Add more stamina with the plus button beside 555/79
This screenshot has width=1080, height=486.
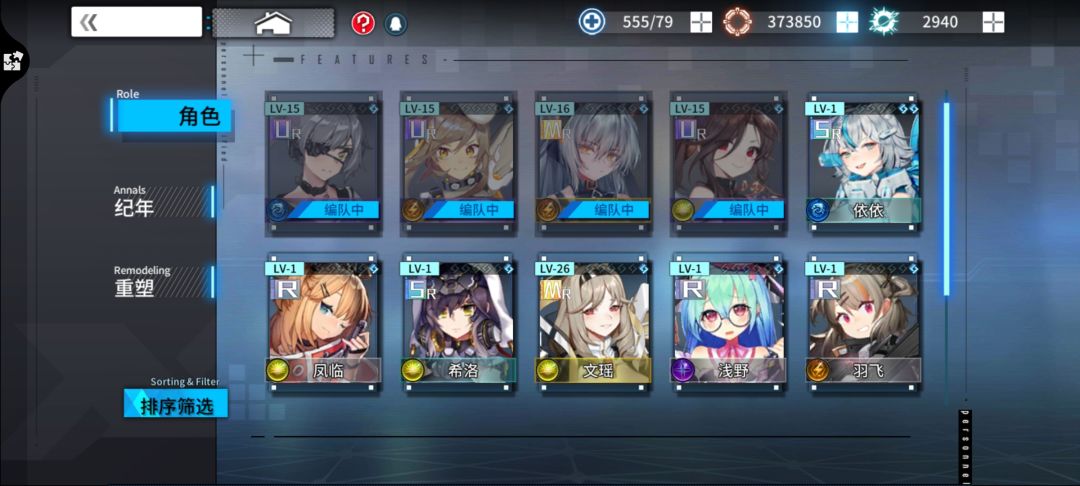(701, 22)
